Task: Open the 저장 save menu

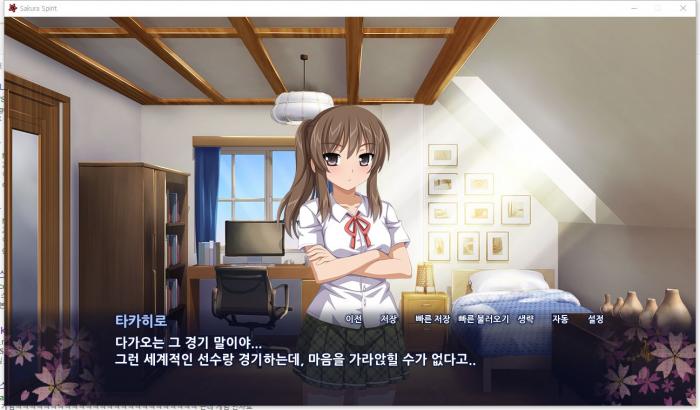Action: 388,319
